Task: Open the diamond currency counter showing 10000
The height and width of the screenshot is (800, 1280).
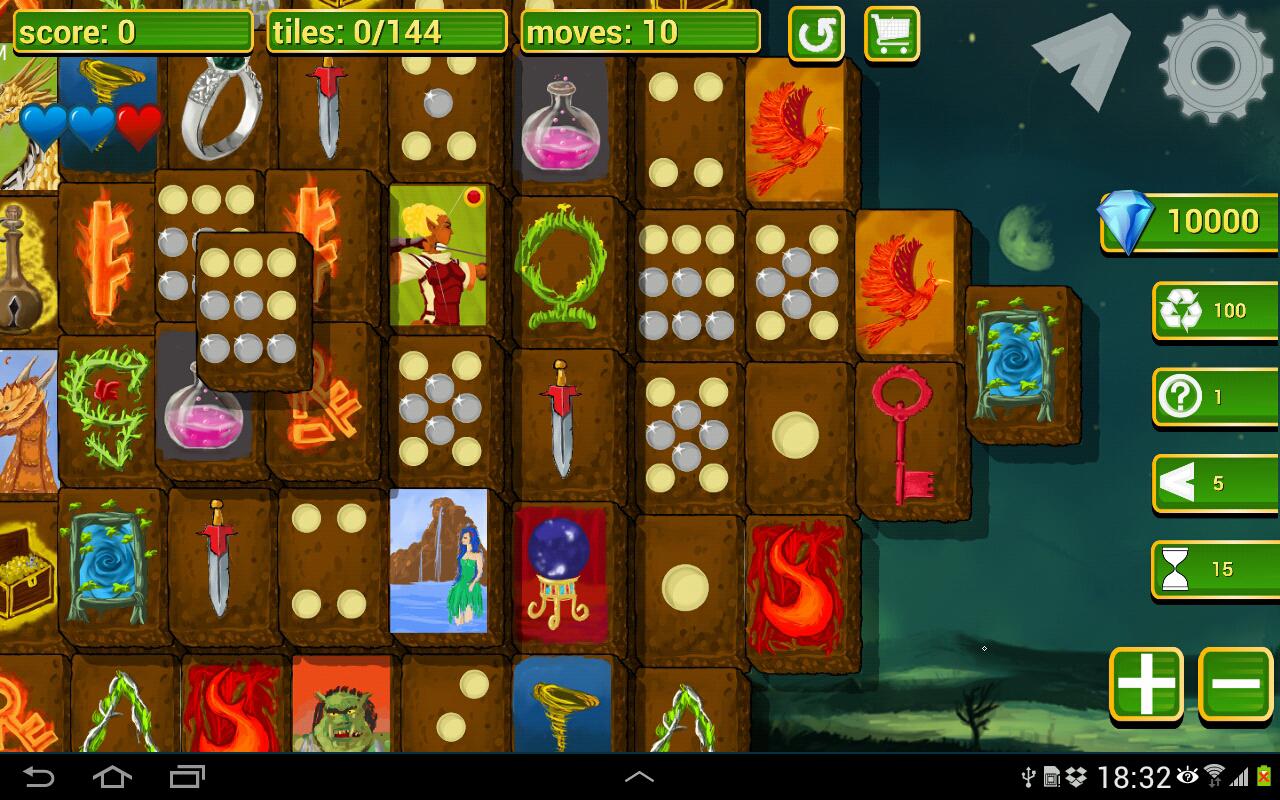Action: pos(1190,221)
